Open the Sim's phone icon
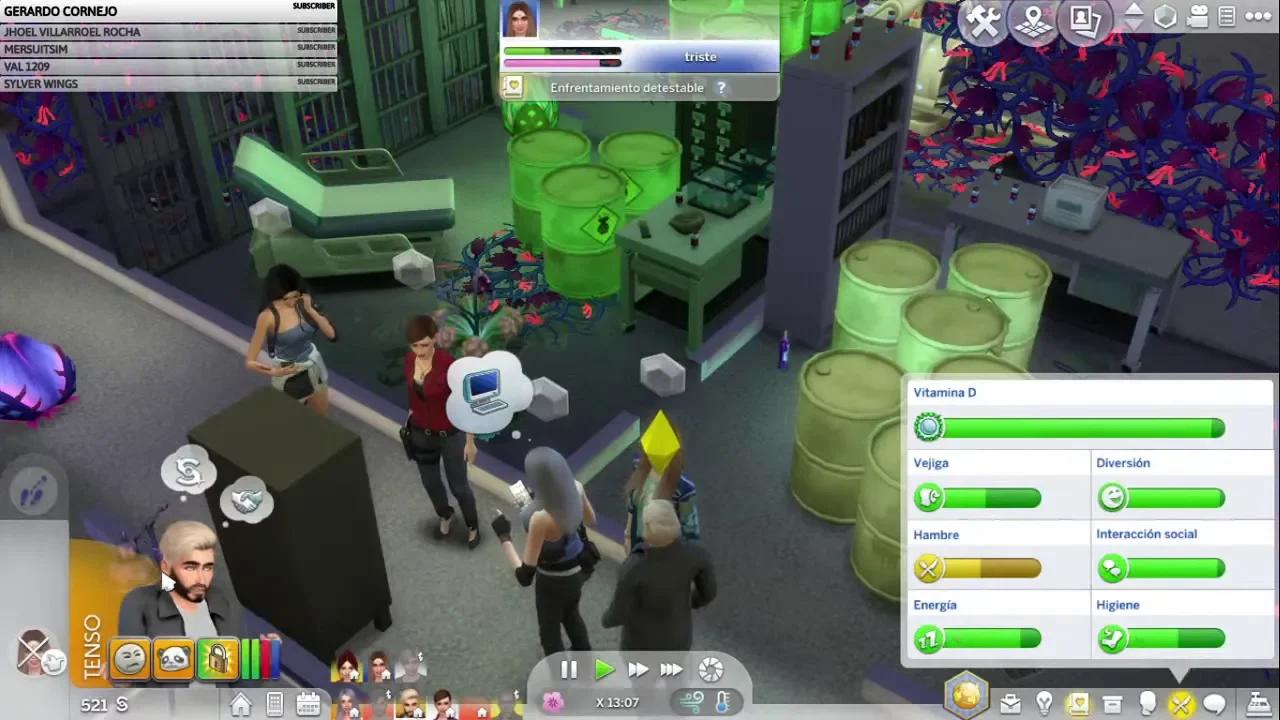 [x=275, y=703]
